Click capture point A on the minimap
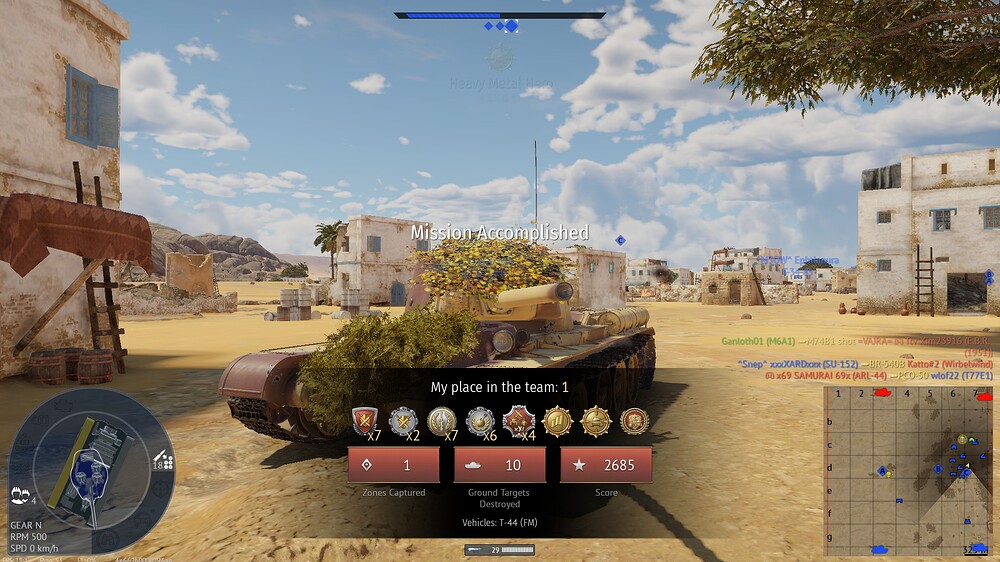Viewport: 1000px width, 562px height. [883, 469]
